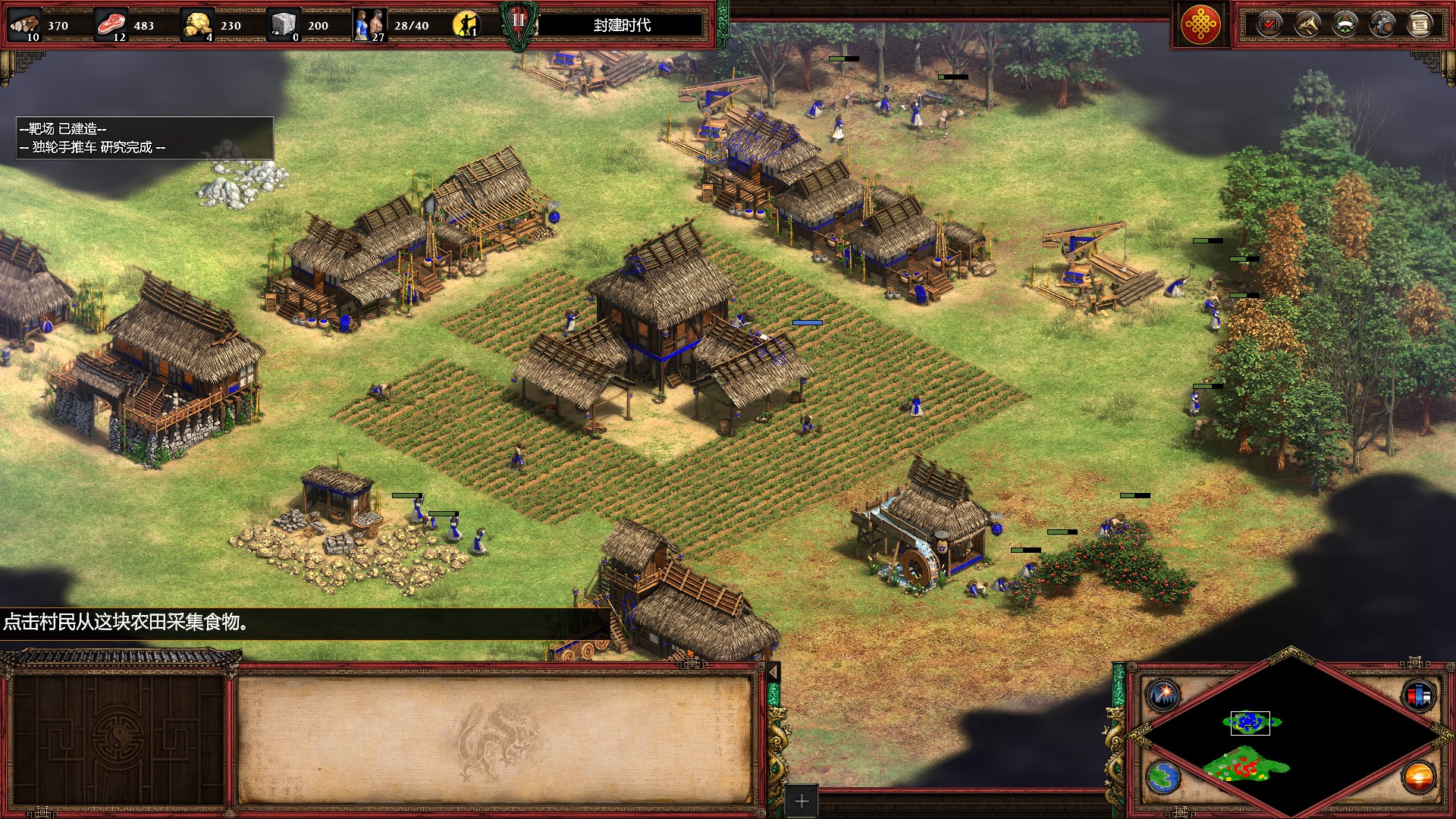Open the gear cogs icon
This screenshot has height=819, width=1456.
[x=1382, y=25]
